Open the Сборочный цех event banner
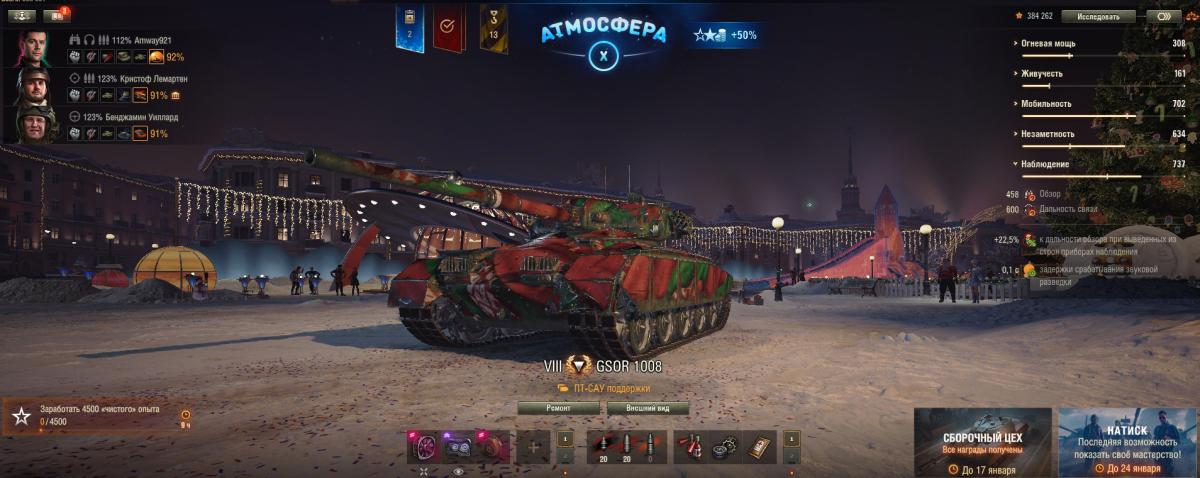This screenshot has width=1200, height=478. (983, 442)
